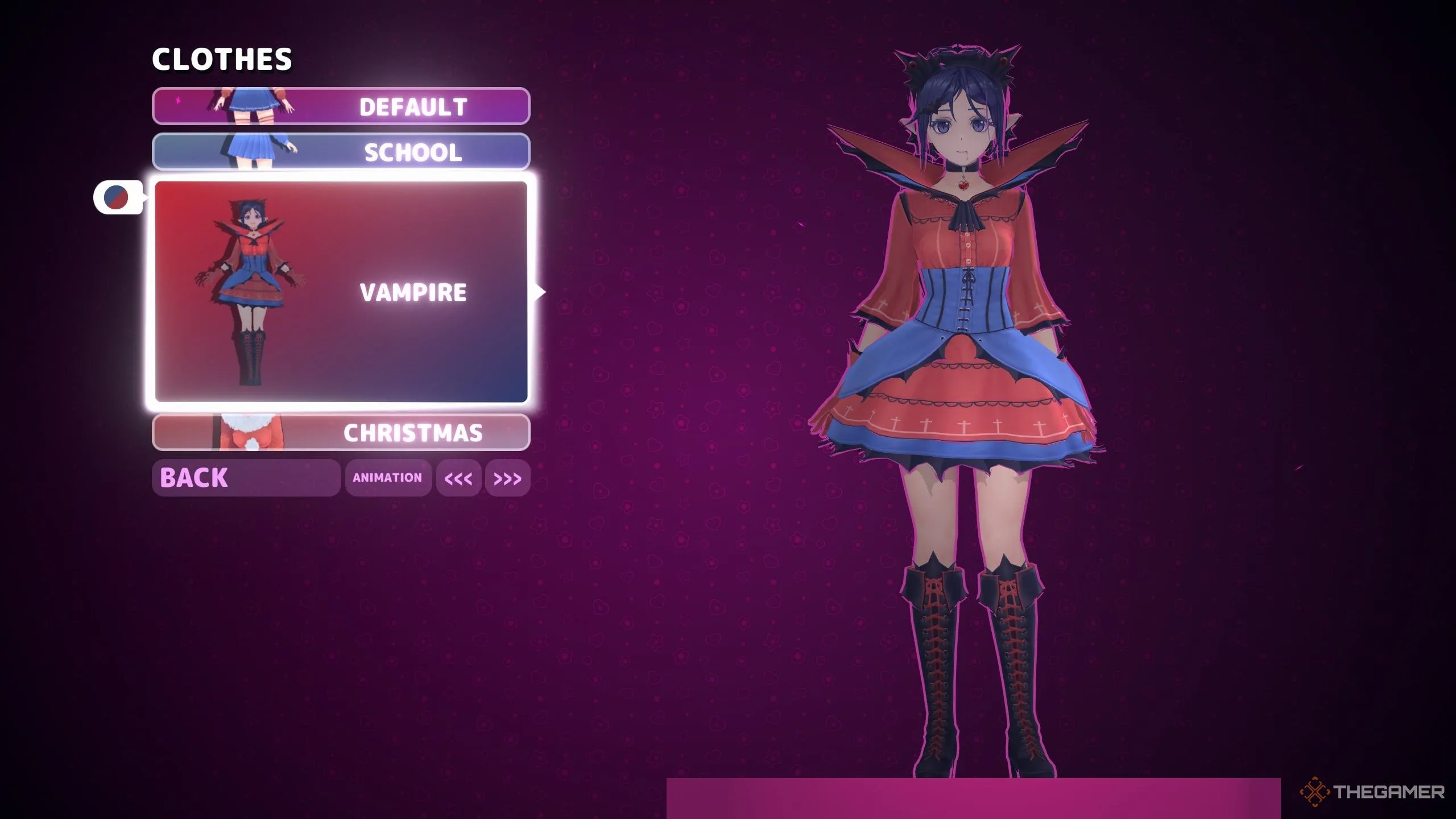The image size is (1456, 819).
Task: Toggle the red-blue color variant swatch
Action: pos(117,197)
